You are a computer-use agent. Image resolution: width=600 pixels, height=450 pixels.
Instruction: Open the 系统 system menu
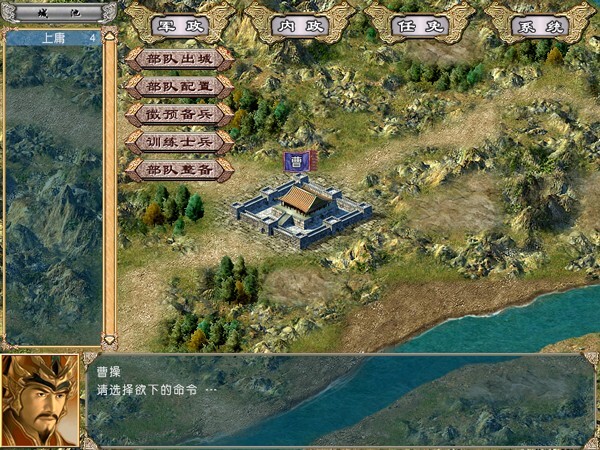[x=539, y=25]
